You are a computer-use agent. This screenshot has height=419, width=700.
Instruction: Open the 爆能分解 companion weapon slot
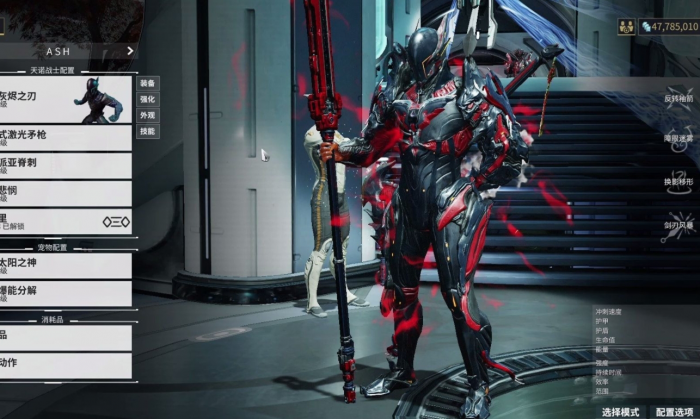point(66,293)
